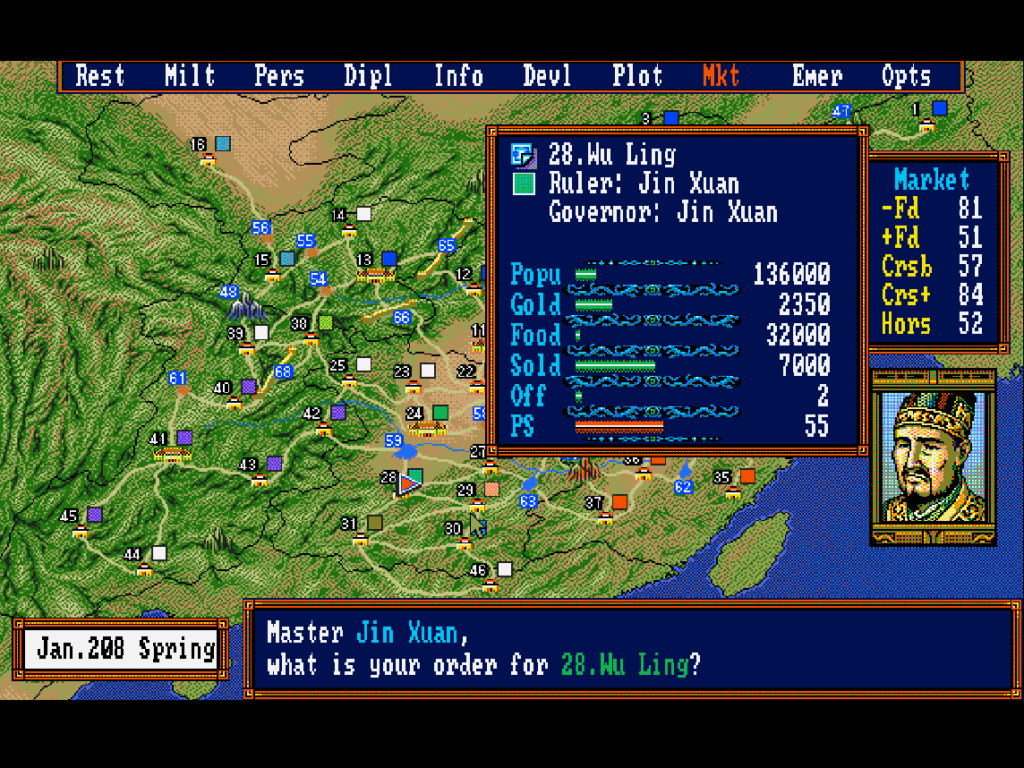
Task: Select province 35 marker on the map
Action: 747,476
